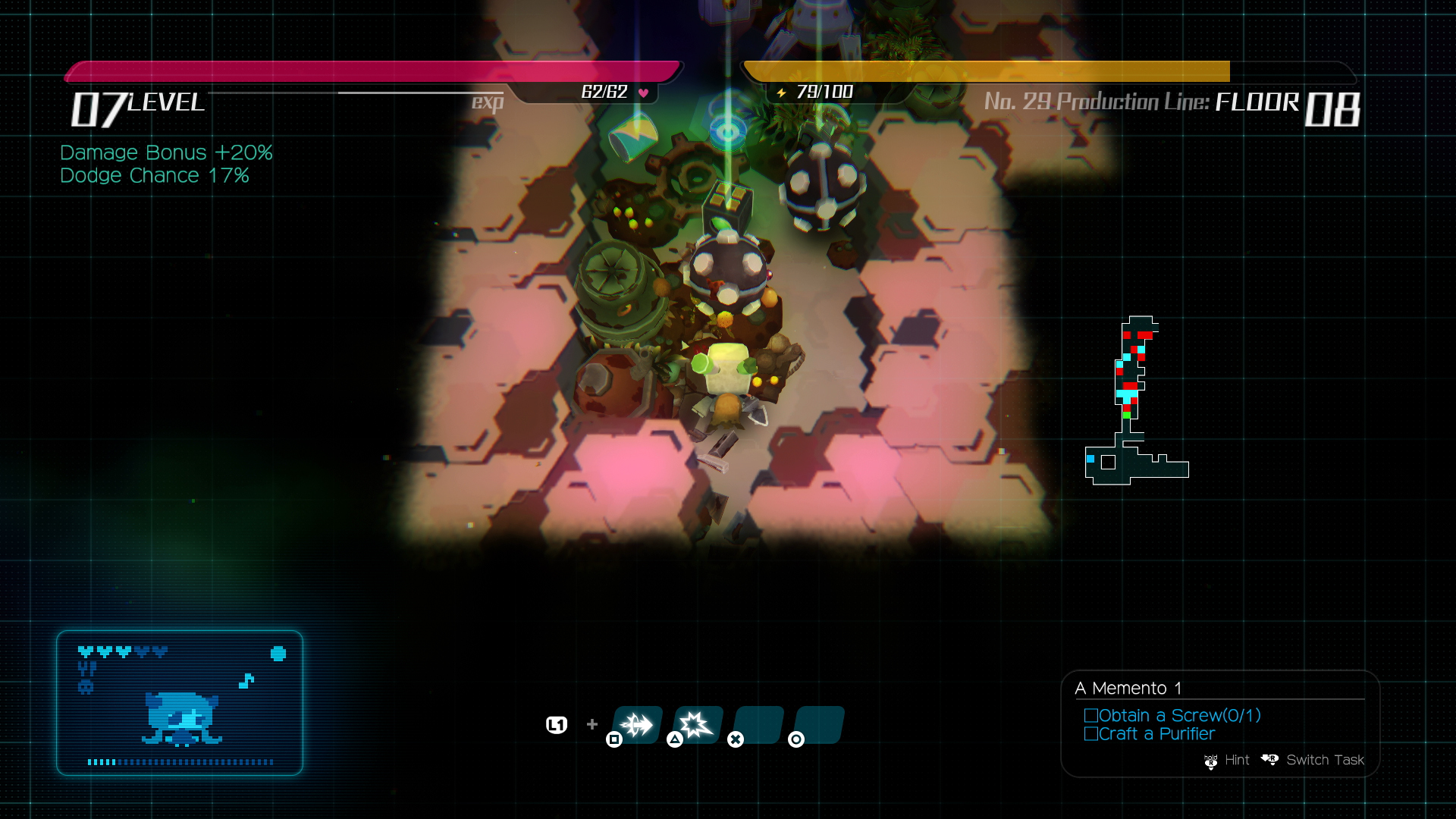The height and width of the screenshot is (819, 1456).
Task: Click the L1 button prompt icon
Action: pos(556,725)
